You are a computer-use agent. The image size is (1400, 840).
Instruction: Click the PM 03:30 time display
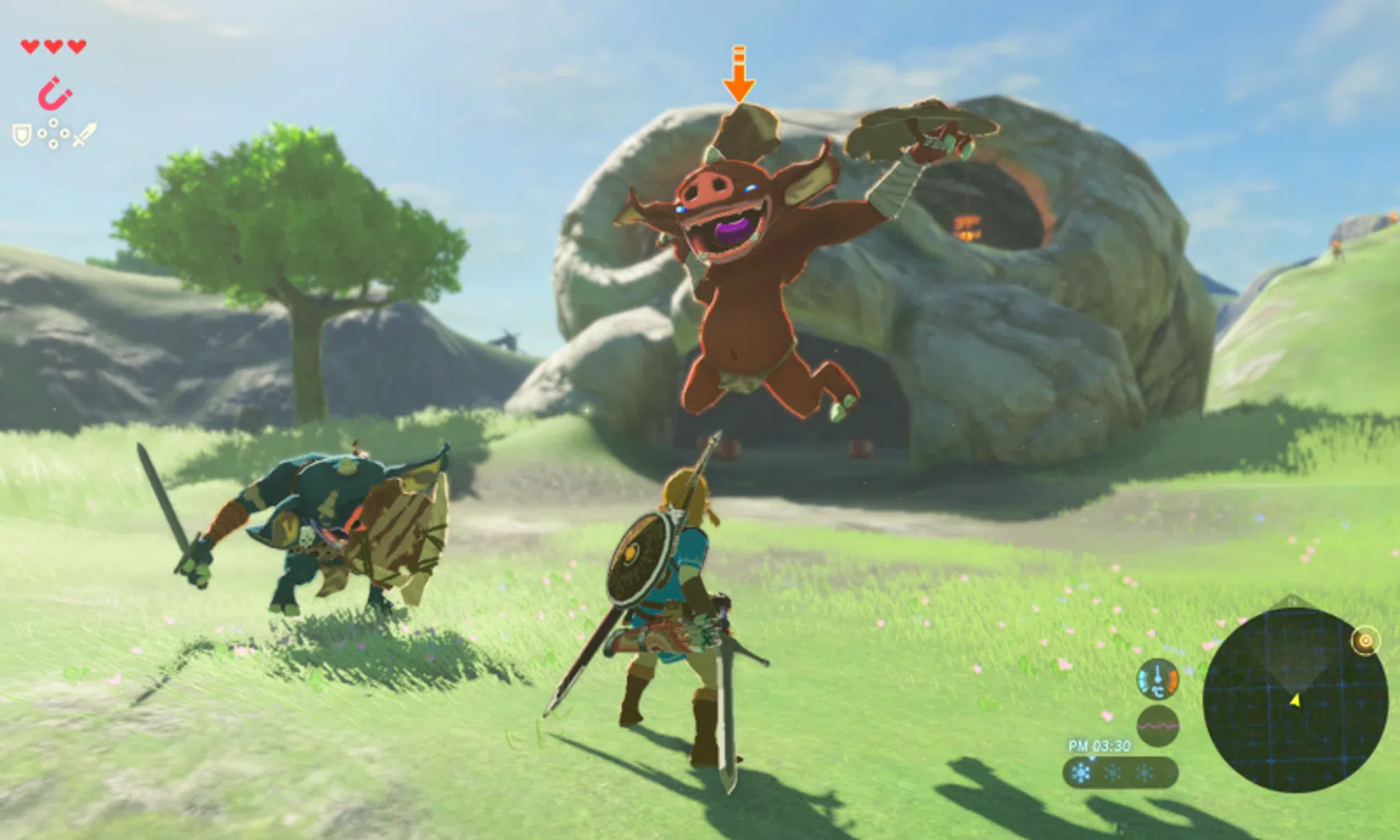(1098, 746)
